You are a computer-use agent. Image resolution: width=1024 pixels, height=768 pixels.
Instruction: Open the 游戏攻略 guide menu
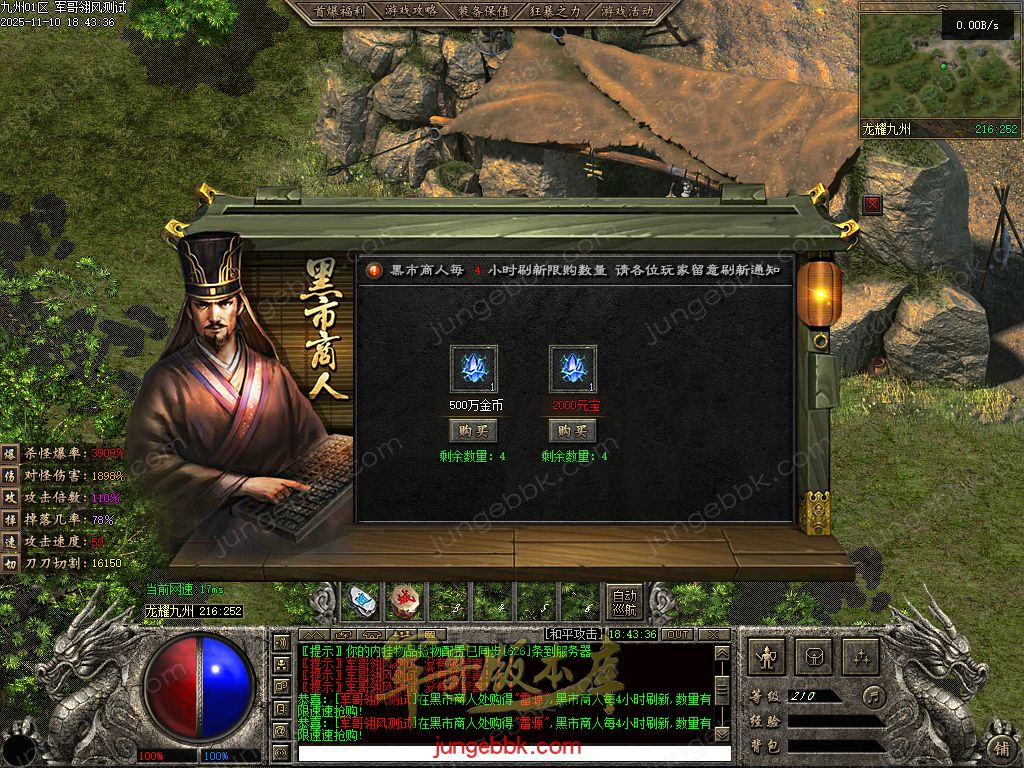click(411, 11)
